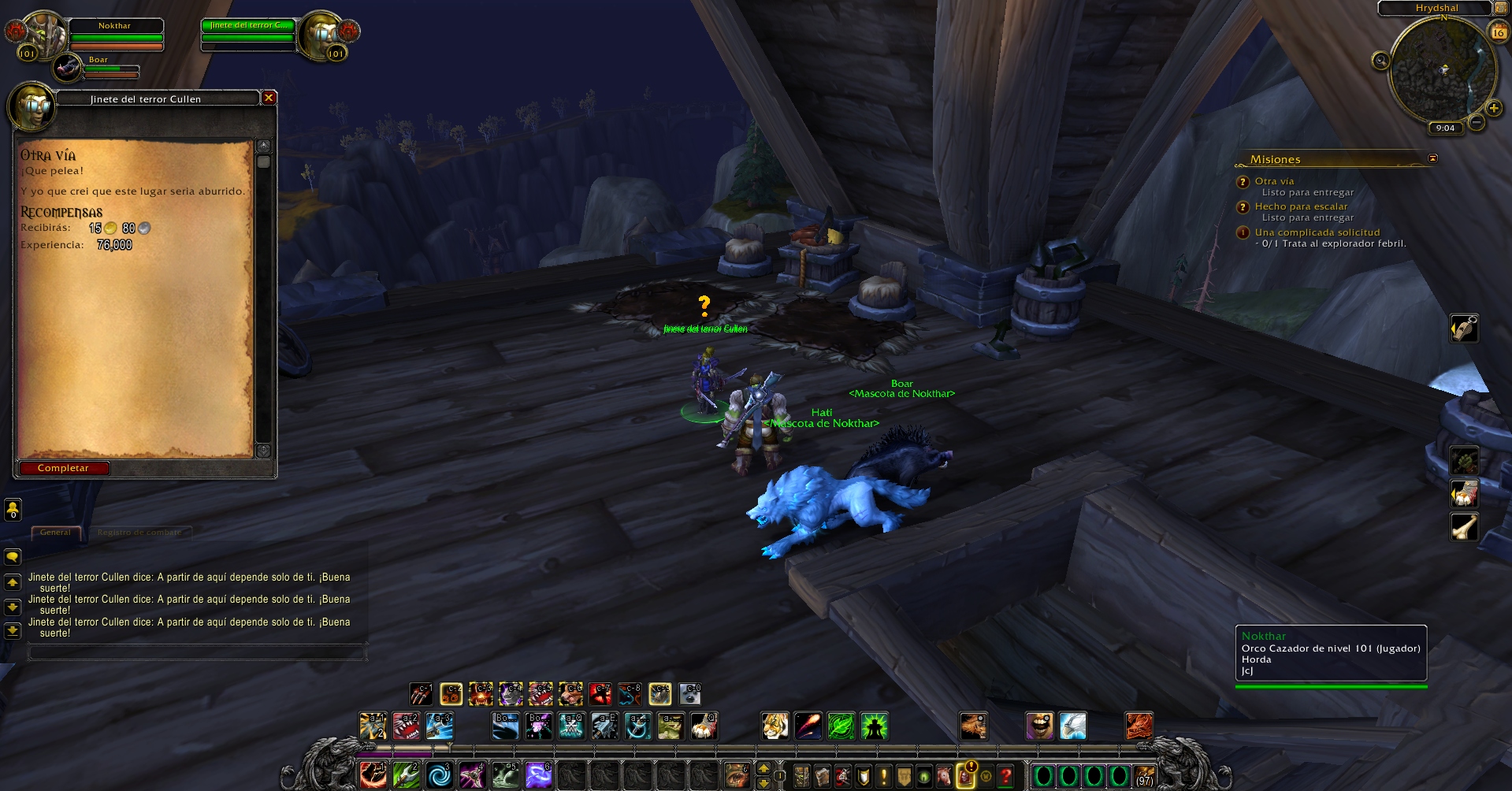Collapse the Misiones objective tracker

(1432, 158)
